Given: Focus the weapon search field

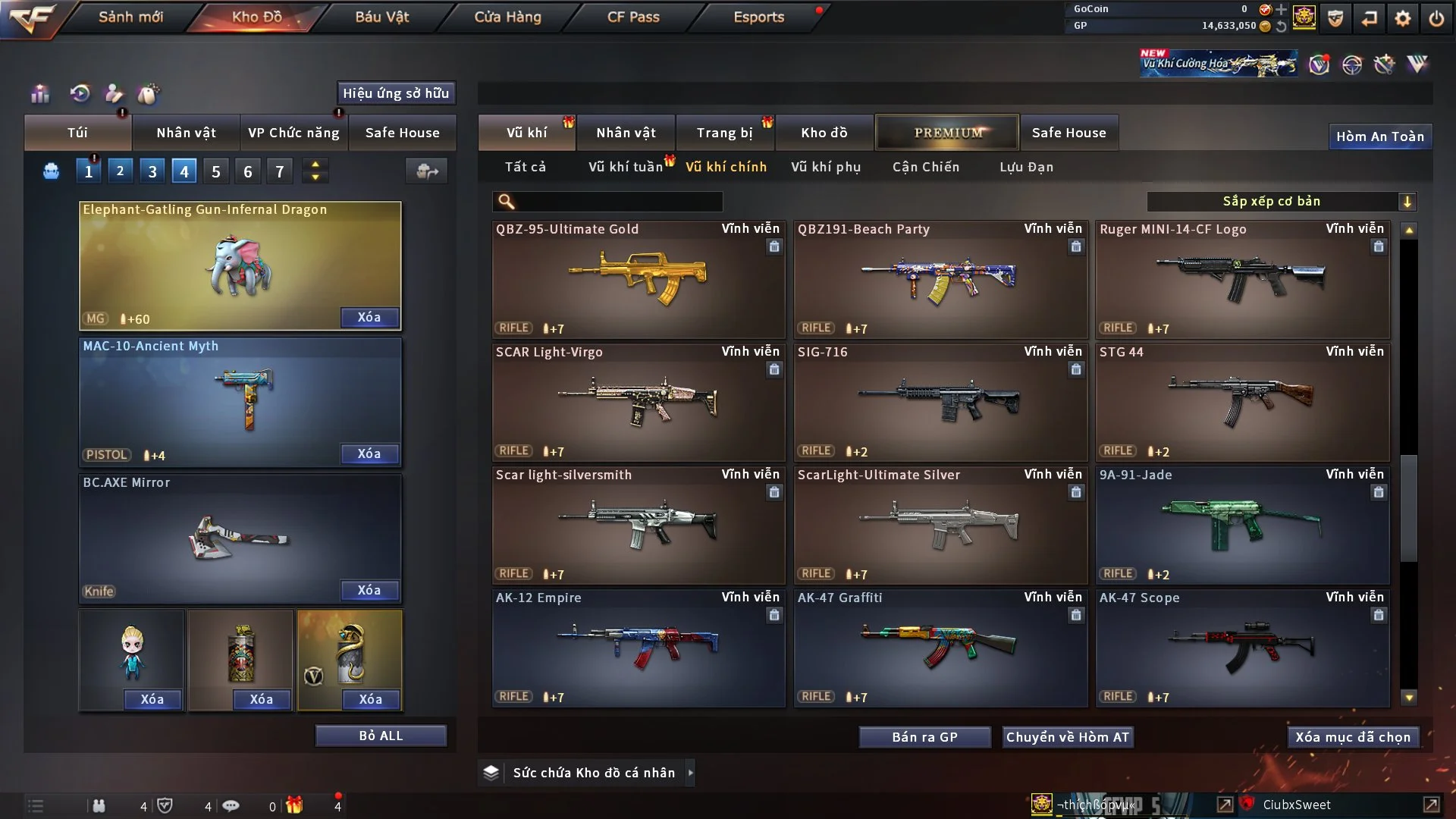Looking at the screenshot, I should click(x=618, y=201).
